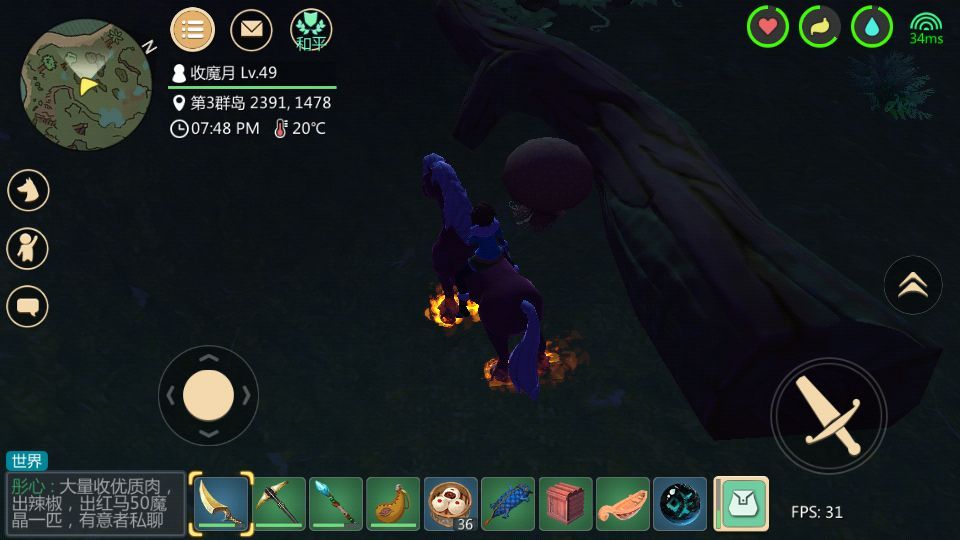This screenshot has width=960, height=540.
Task: Select the blue-tipped spear slot
Action: 336,503
